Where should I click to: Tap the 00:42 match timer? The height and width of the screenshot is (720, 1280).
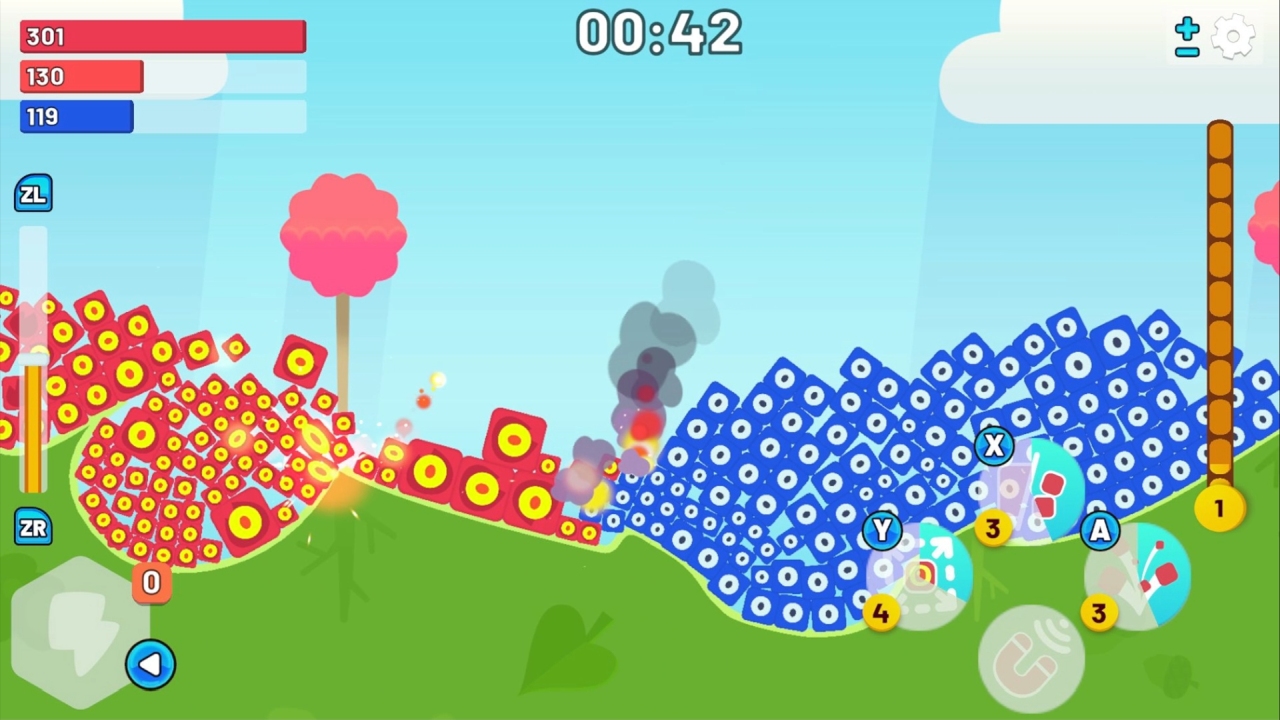click(659, 33)
